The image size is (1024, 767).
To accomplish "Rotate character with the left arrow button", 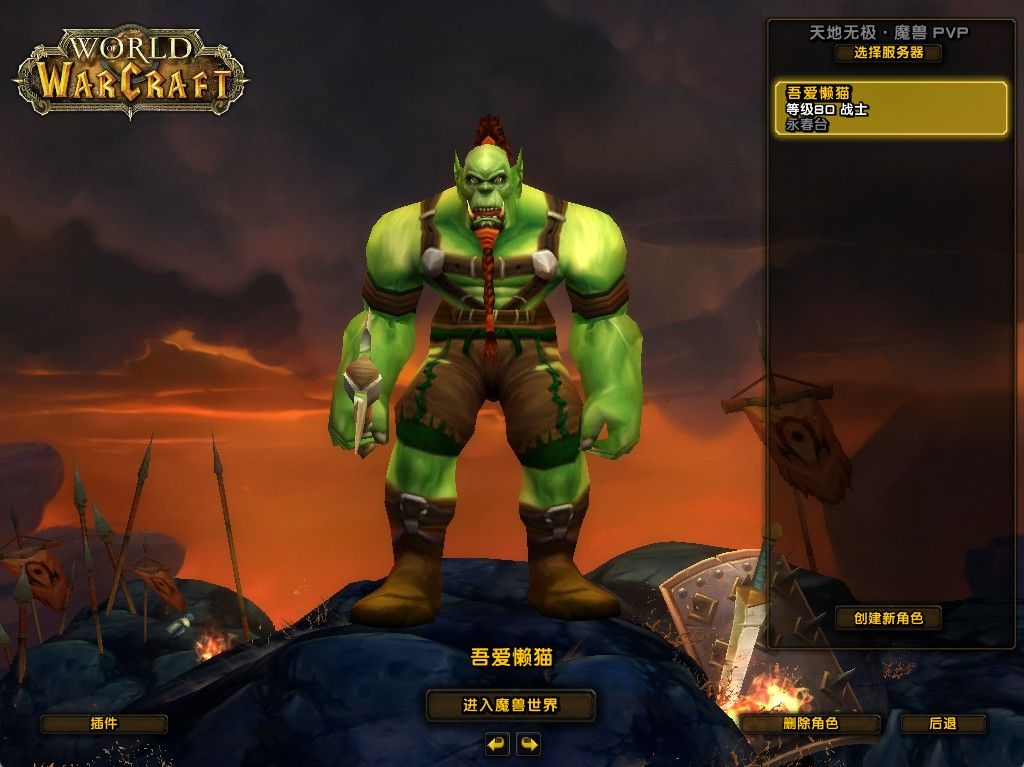I will 497,743.
